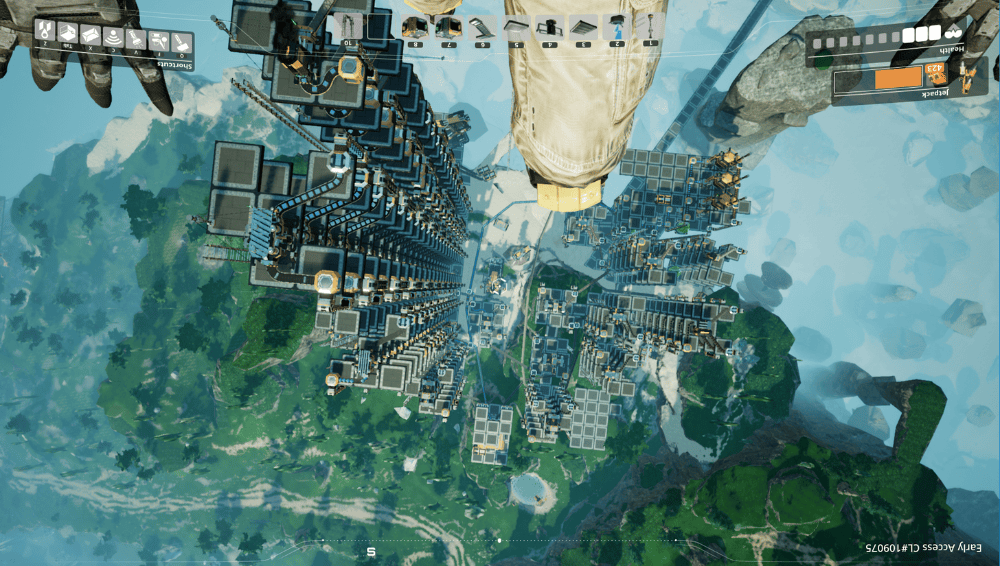The image size is (1000, 566).
Task: Select the flat foundation in hotbar slot 3
Action: coord(583,26)
